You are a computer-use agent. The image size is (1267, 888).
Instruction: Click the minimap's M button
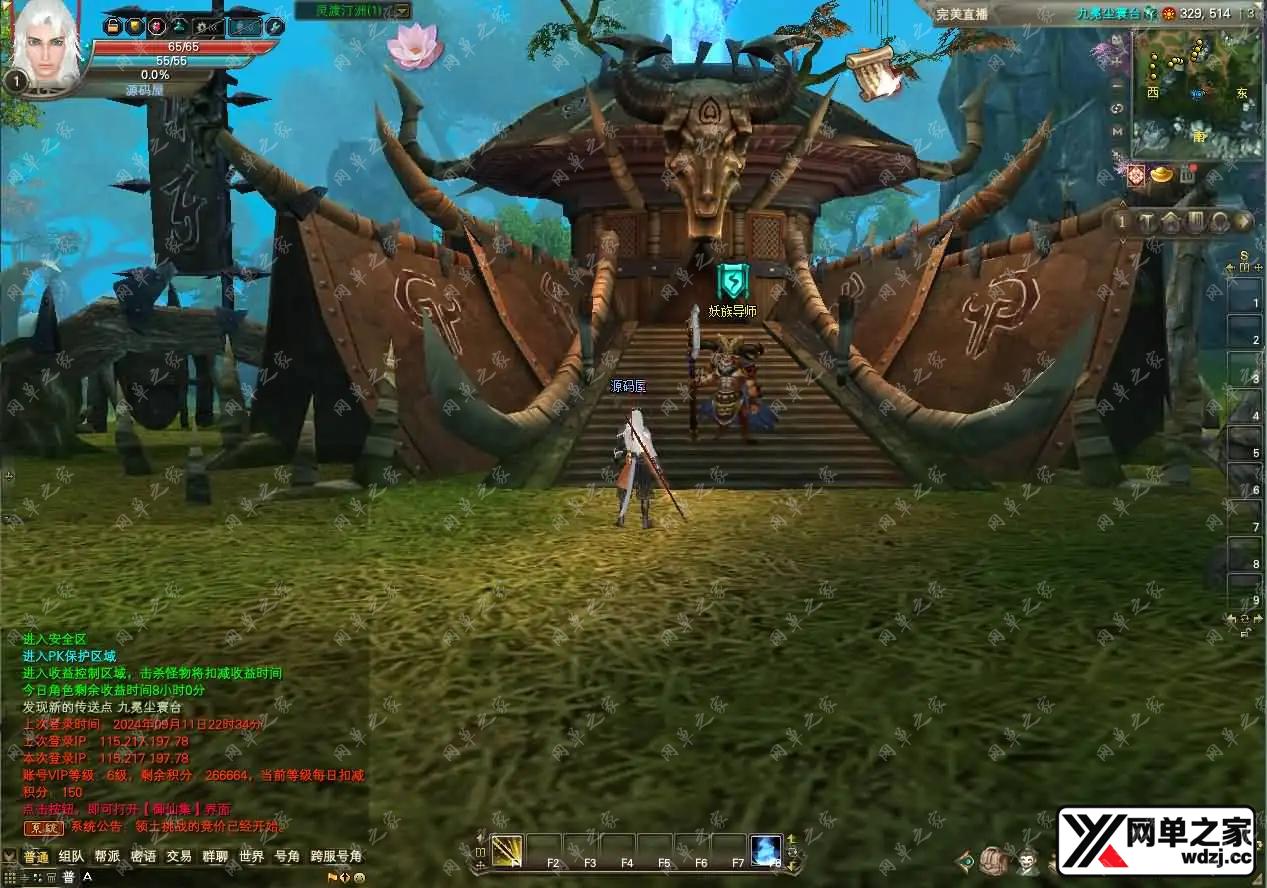click(x=1118, y=131)
